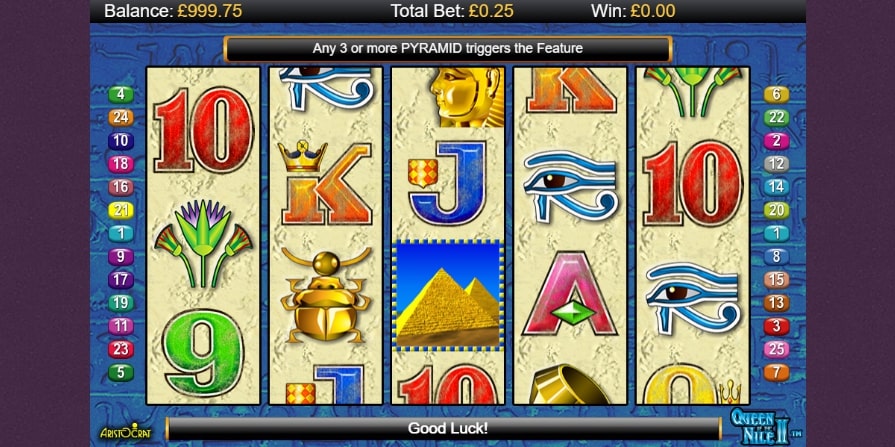Show the payline 20 indicator

tap(776, 210)
